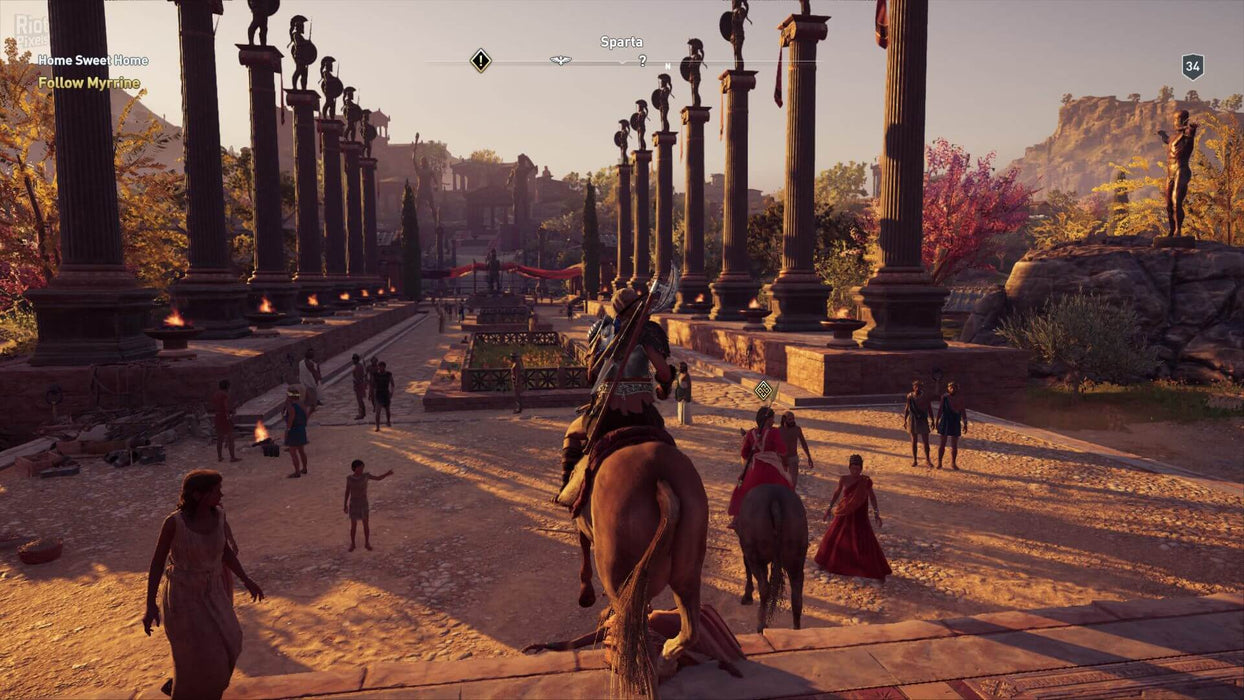Open the level 34 shield badge

click(x=1192, y=67)
